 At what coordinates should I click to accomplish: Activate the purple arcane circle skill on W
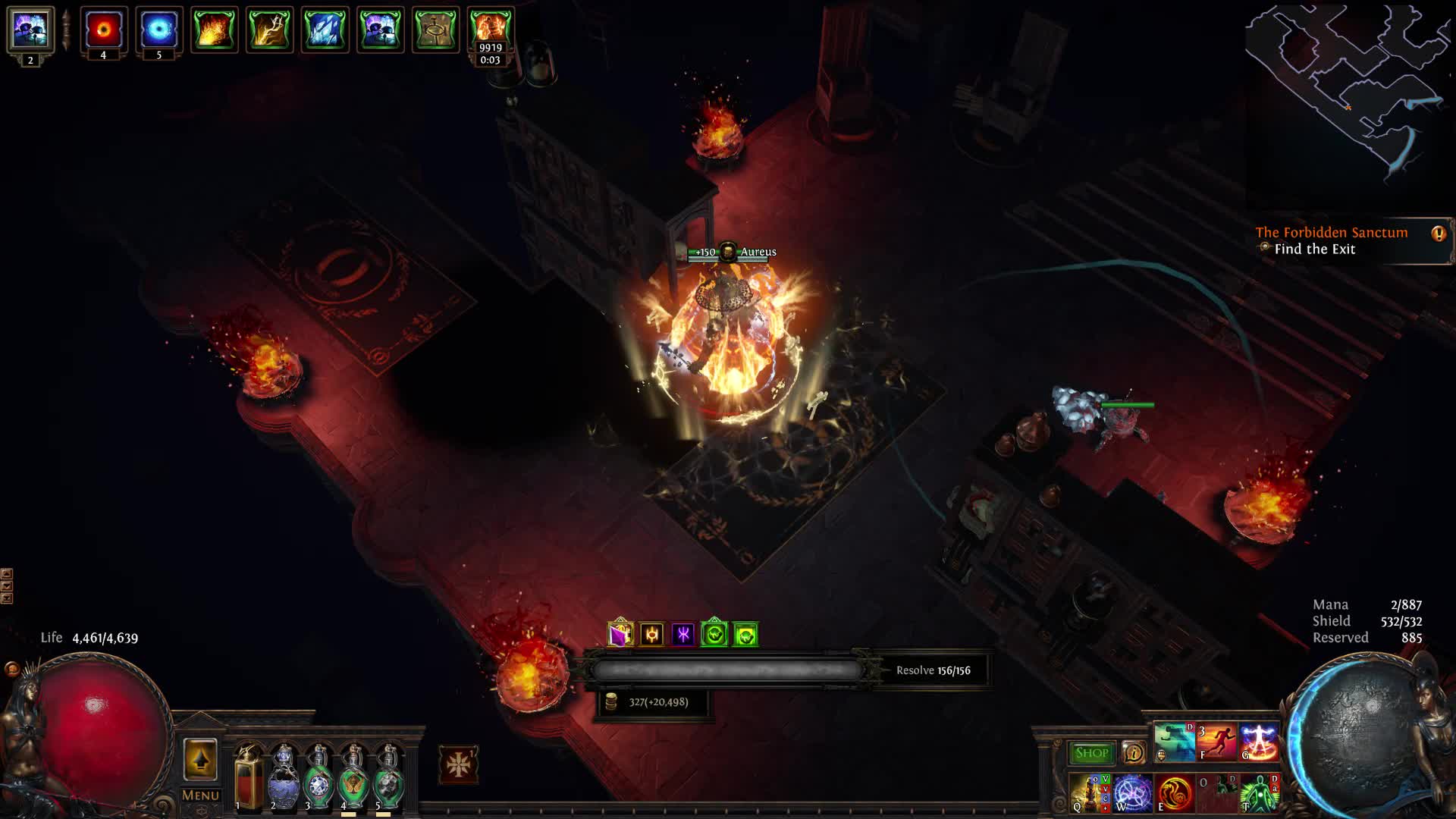[1133, 793]
